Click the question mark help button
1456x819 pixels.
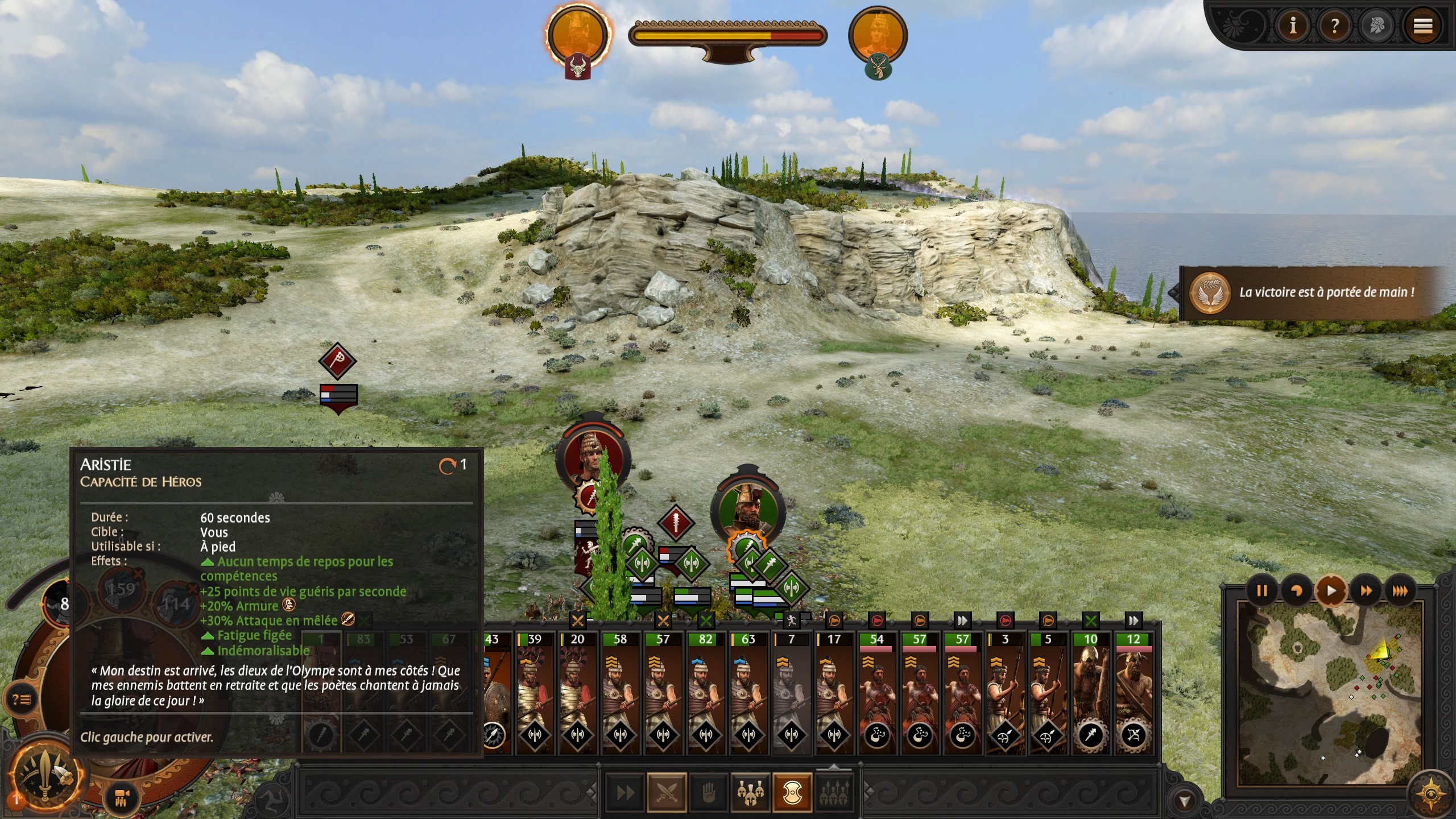click(x=1335, y=26)
